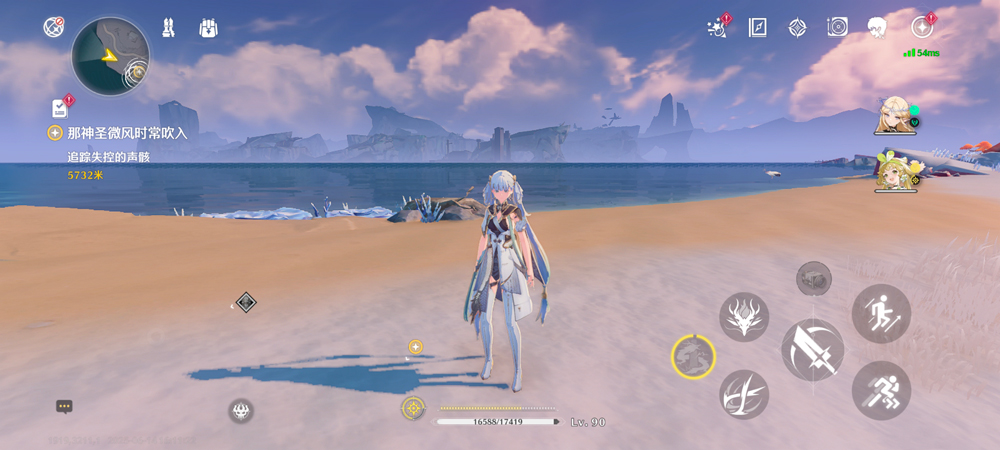Open the chat speech bubble
1000x450 pixels.
coord(64,406)
